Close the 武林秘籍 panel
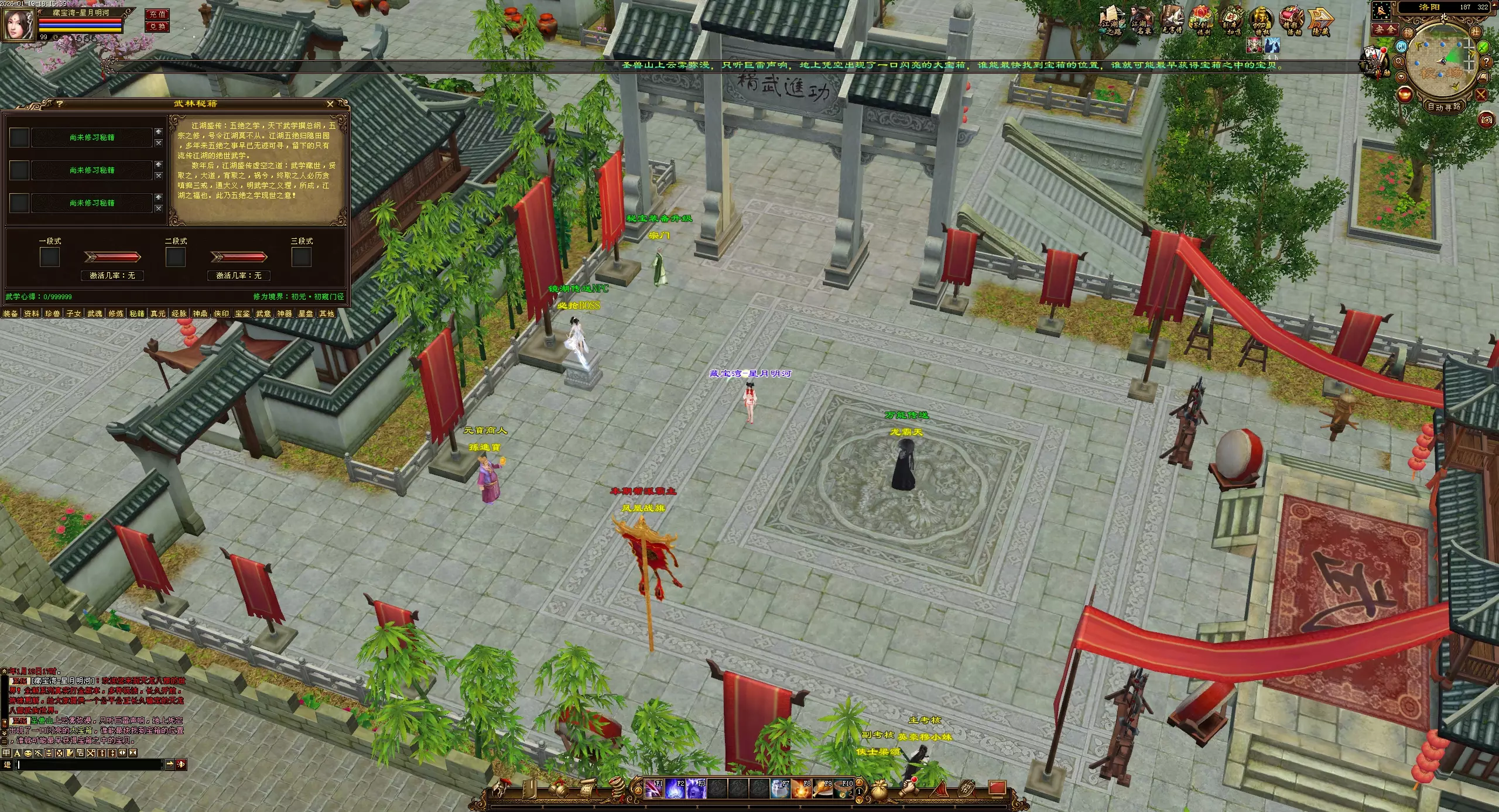 (330, 104)
